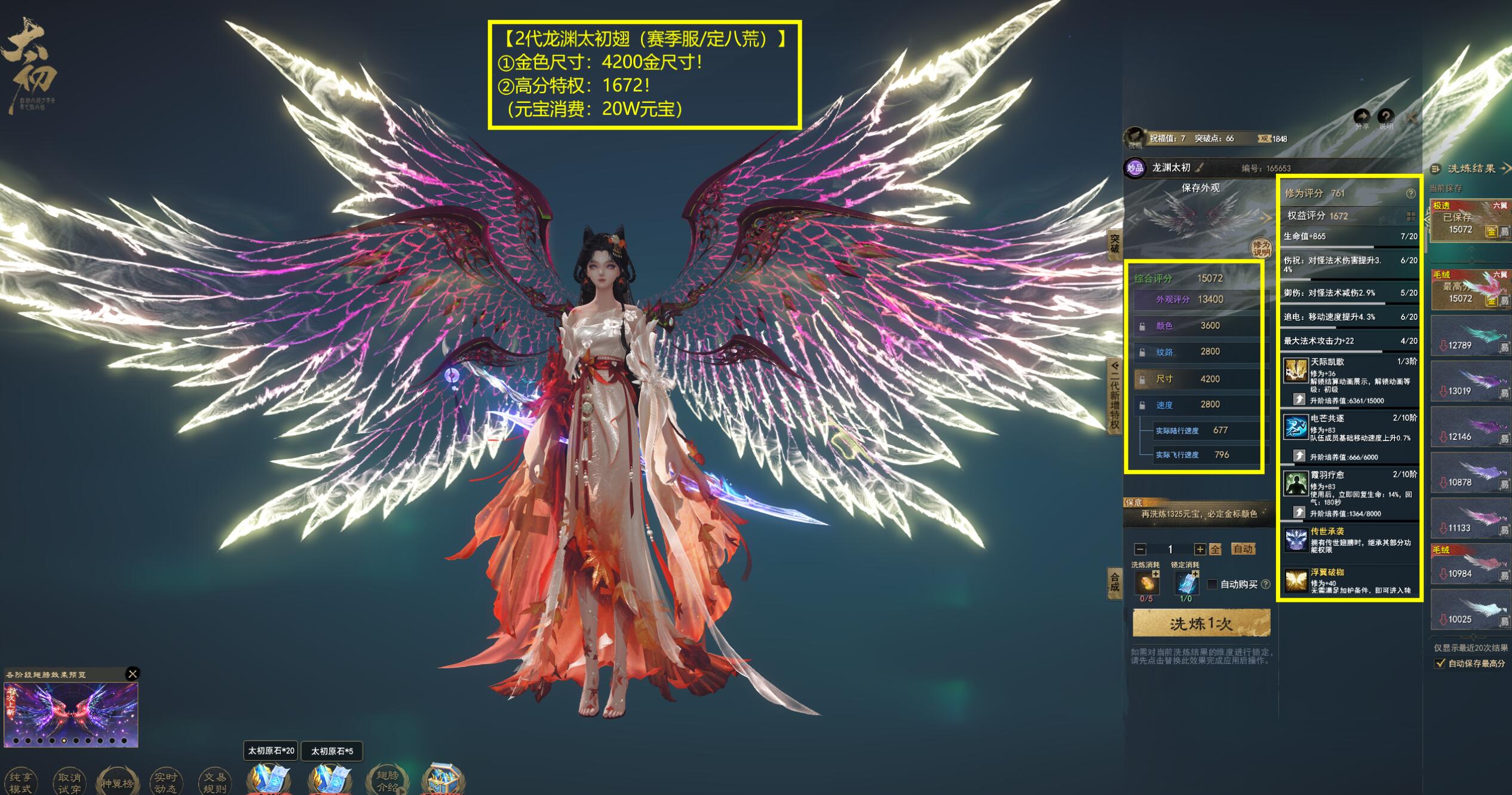Increase refine count with the plus stepper
Image resolution: width=1512 pixels, height=795 pixels.
pos(1199,549)
